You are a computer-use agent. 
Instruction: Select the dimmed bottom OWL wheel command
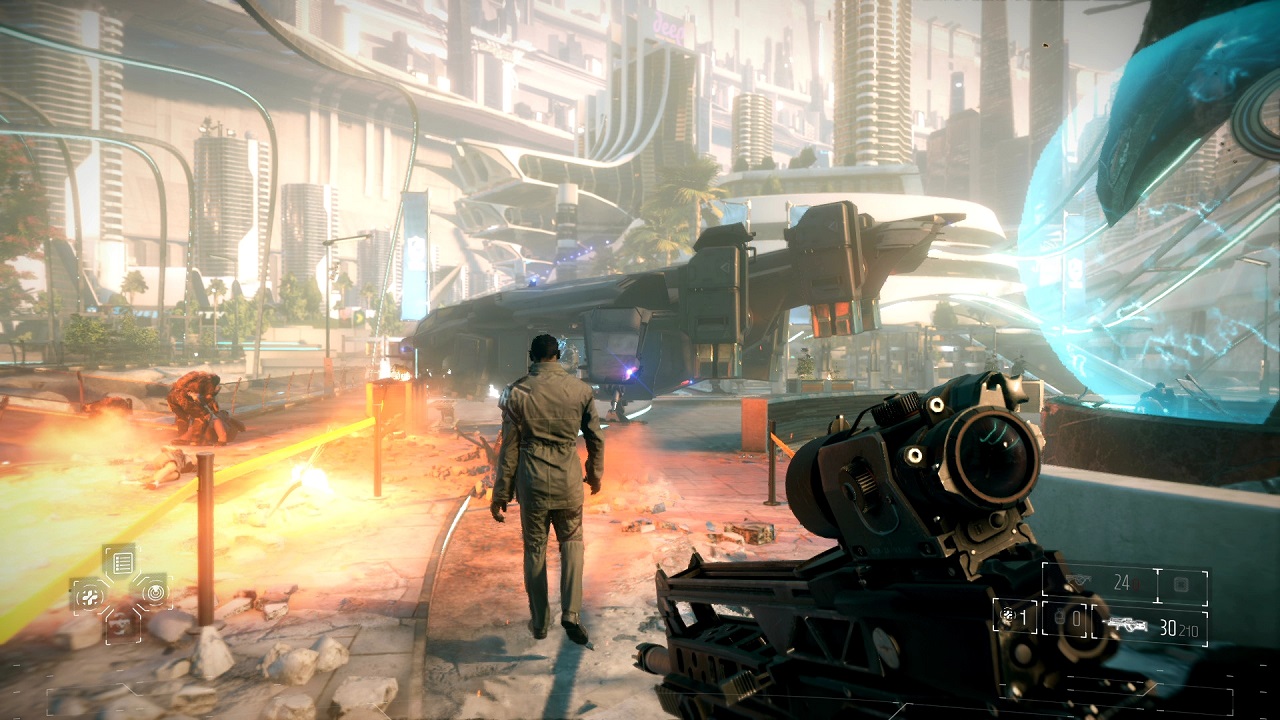[x=120, y=624]
